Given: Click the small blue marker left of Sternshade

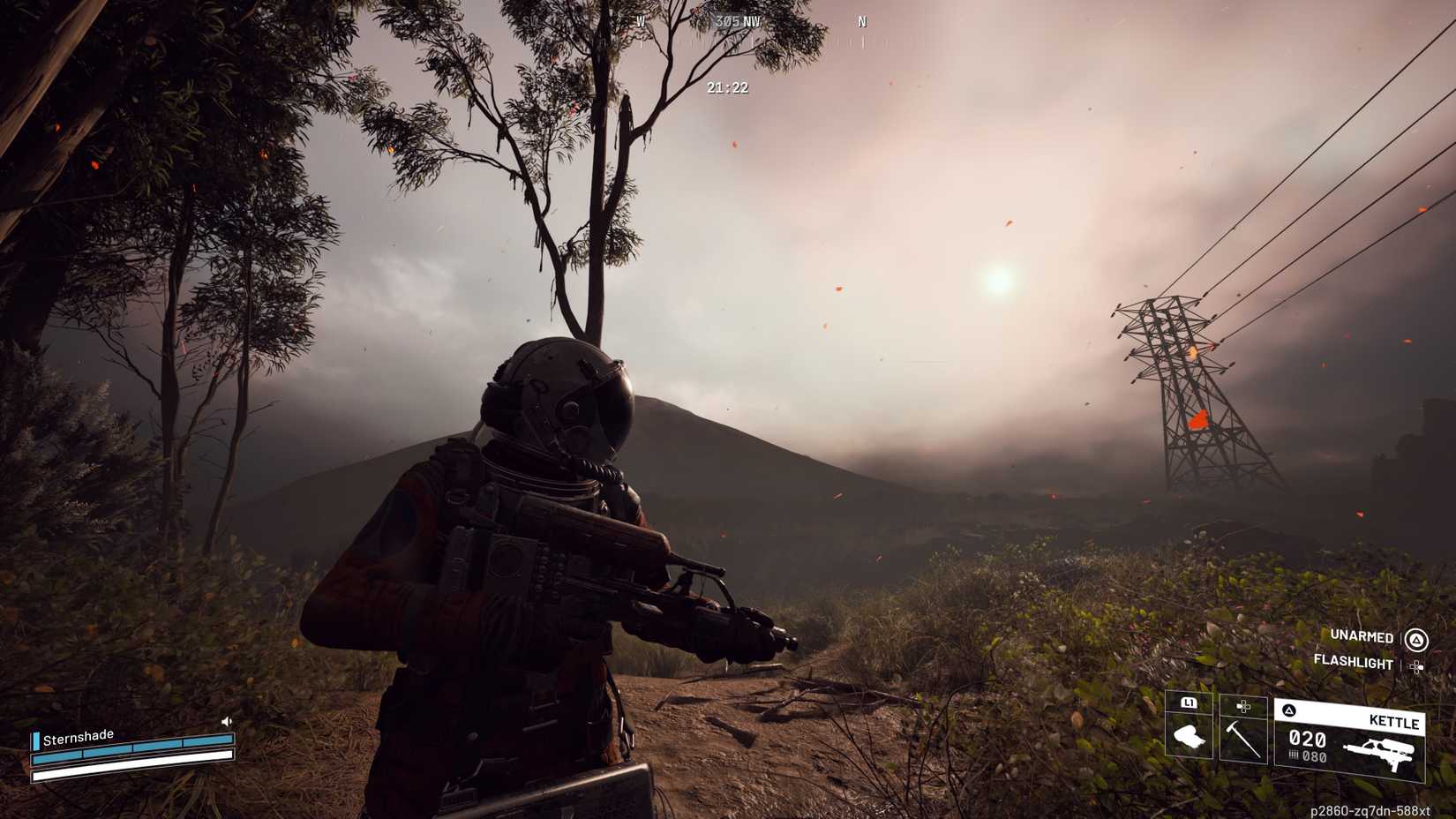Looking at the screenshot, I should (36, 740).
